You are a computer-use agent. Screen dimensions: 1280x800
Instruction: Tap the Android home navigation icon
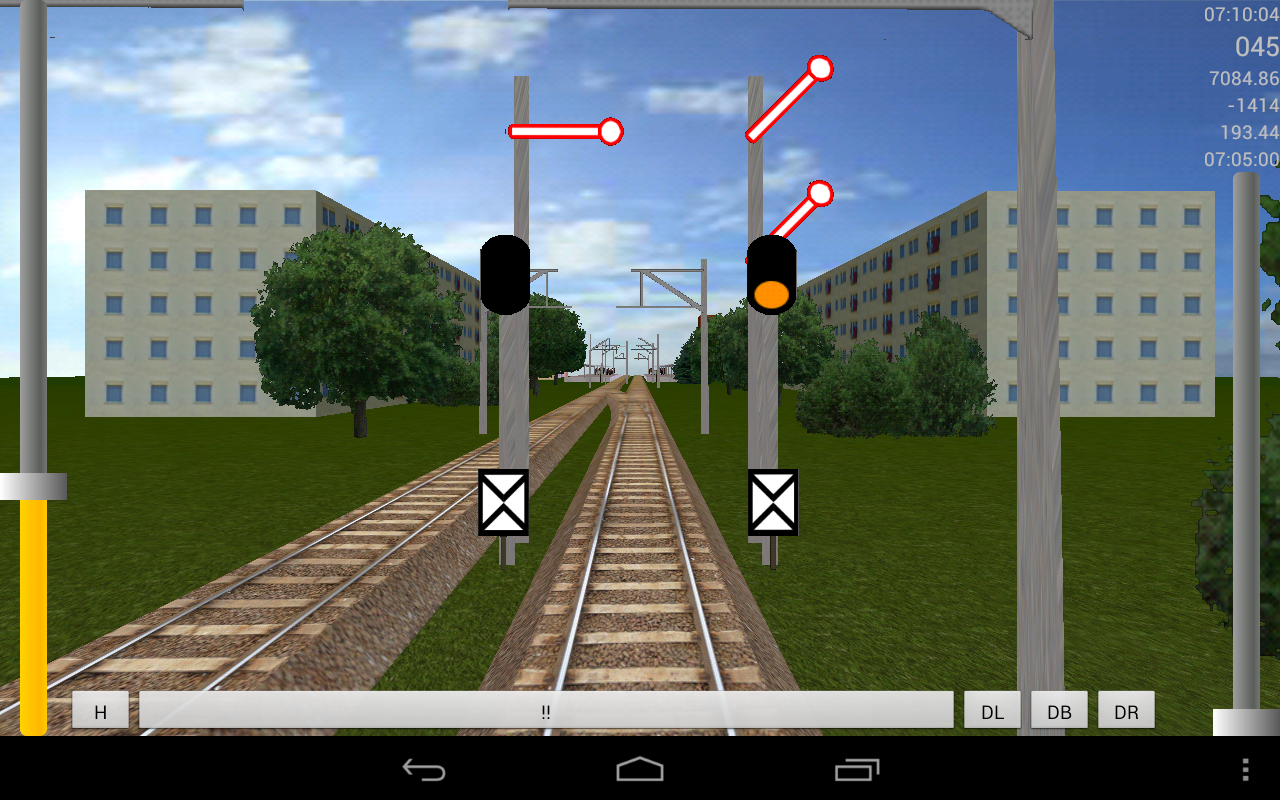[640, 769]
